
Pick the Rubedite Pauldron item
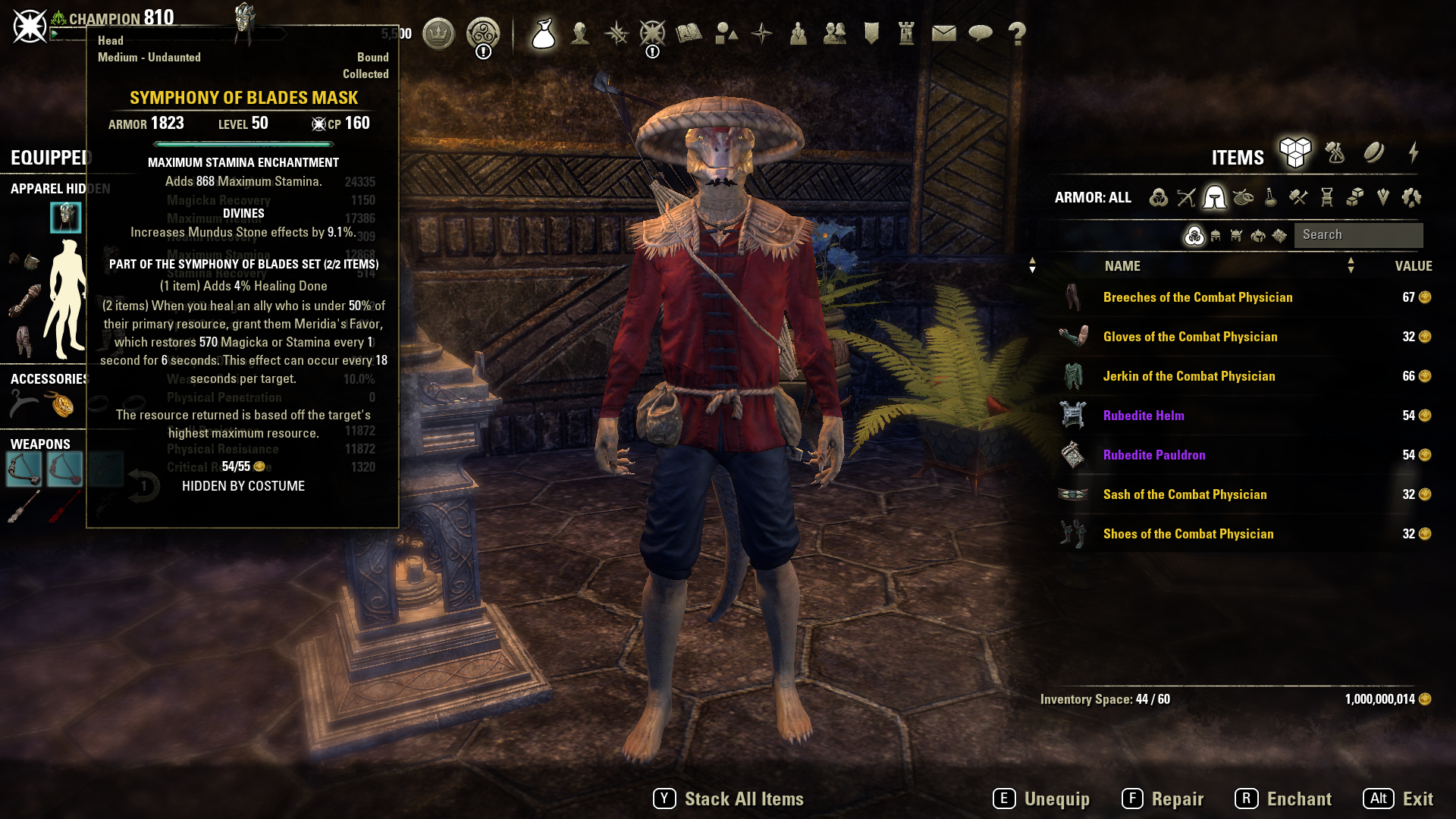1153,455
